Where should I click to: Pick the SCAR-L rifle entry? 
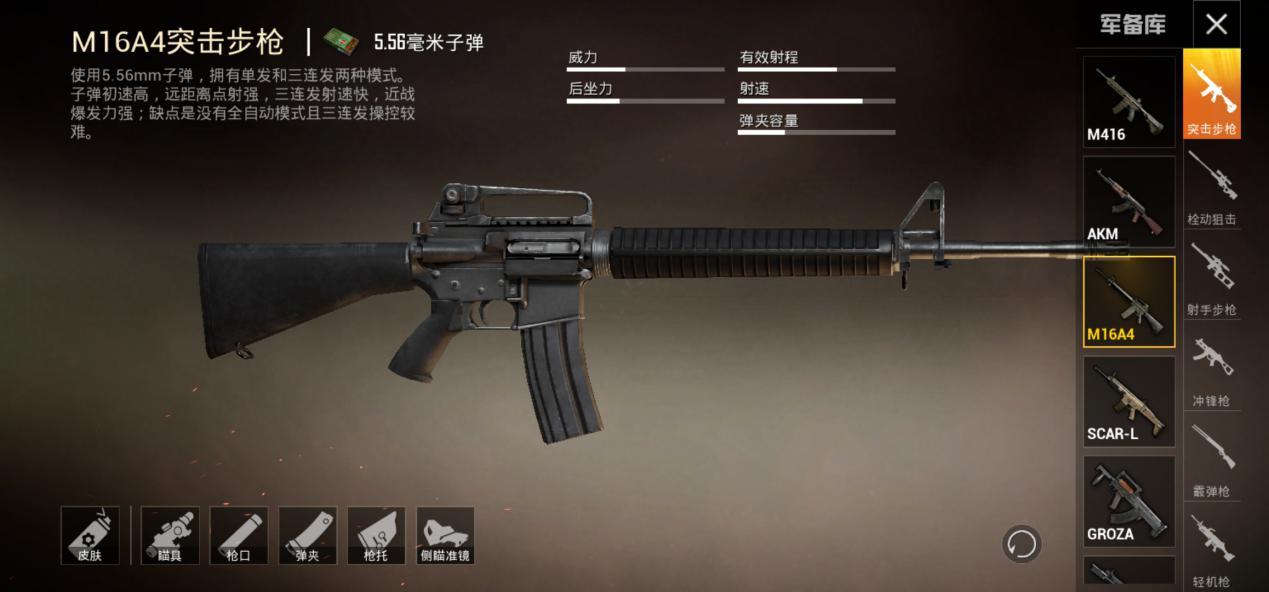pos(1129,402)
